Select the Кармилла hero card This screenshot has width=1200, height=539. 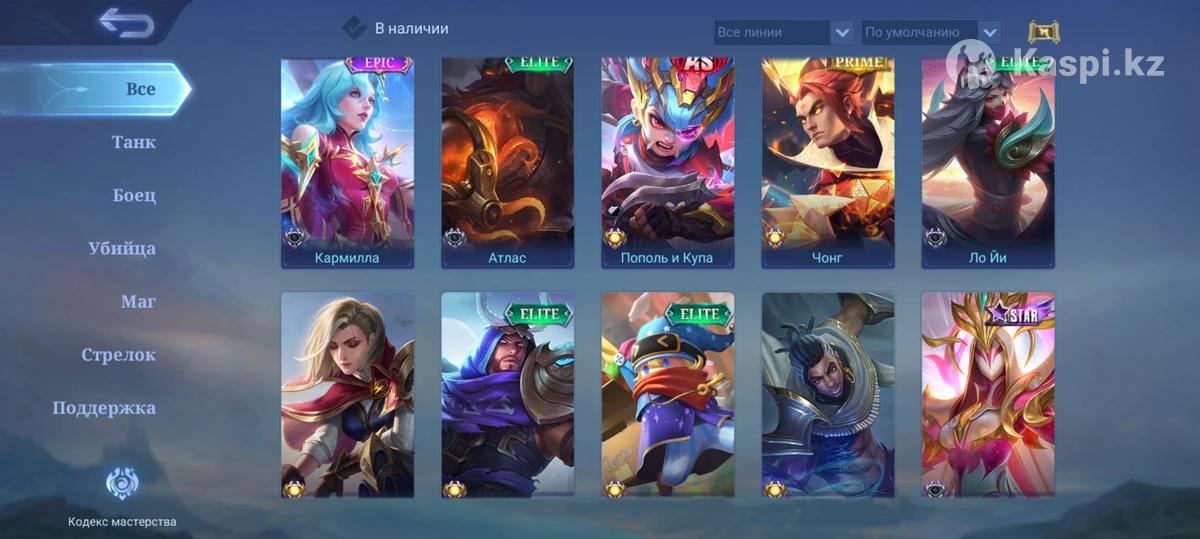click(347, 162)
